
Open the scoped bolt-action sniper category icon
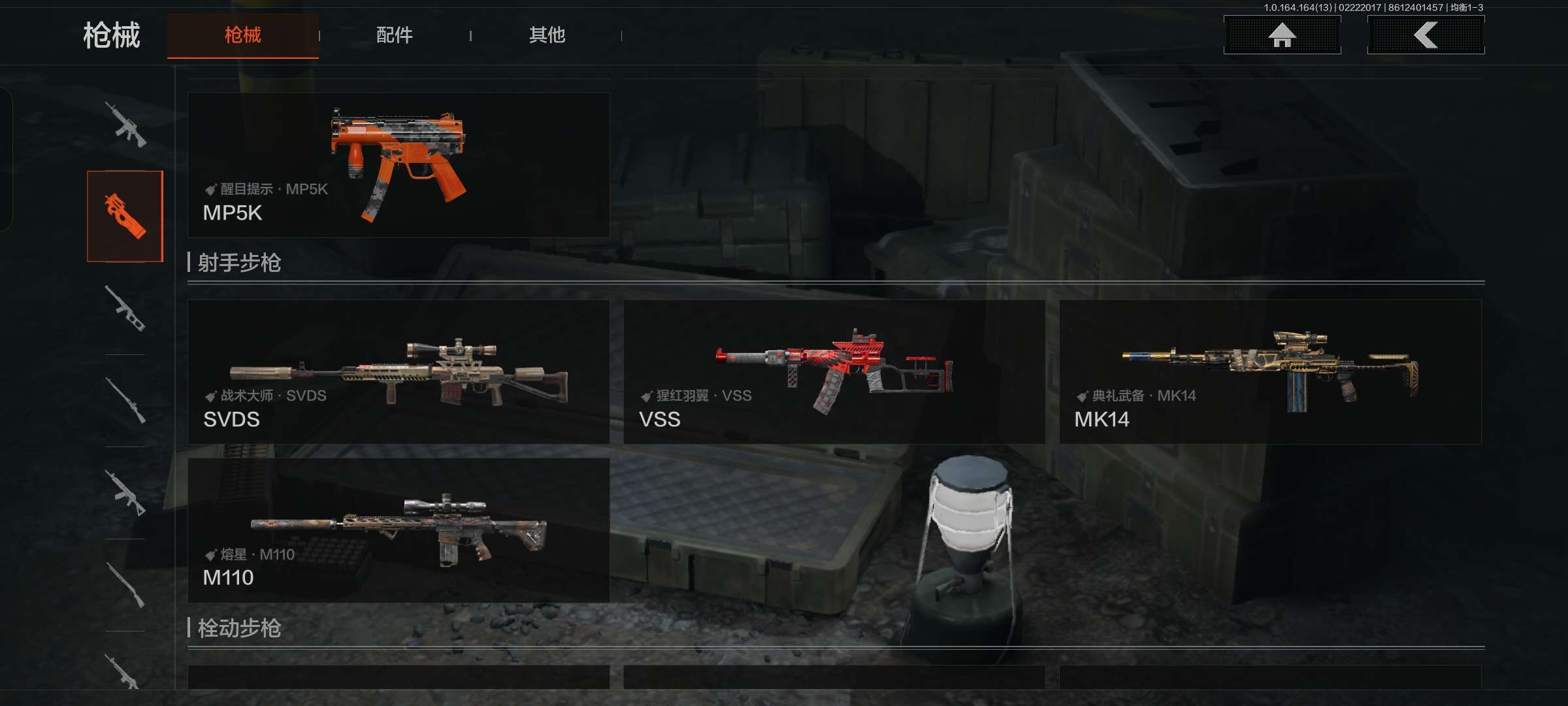125,401
